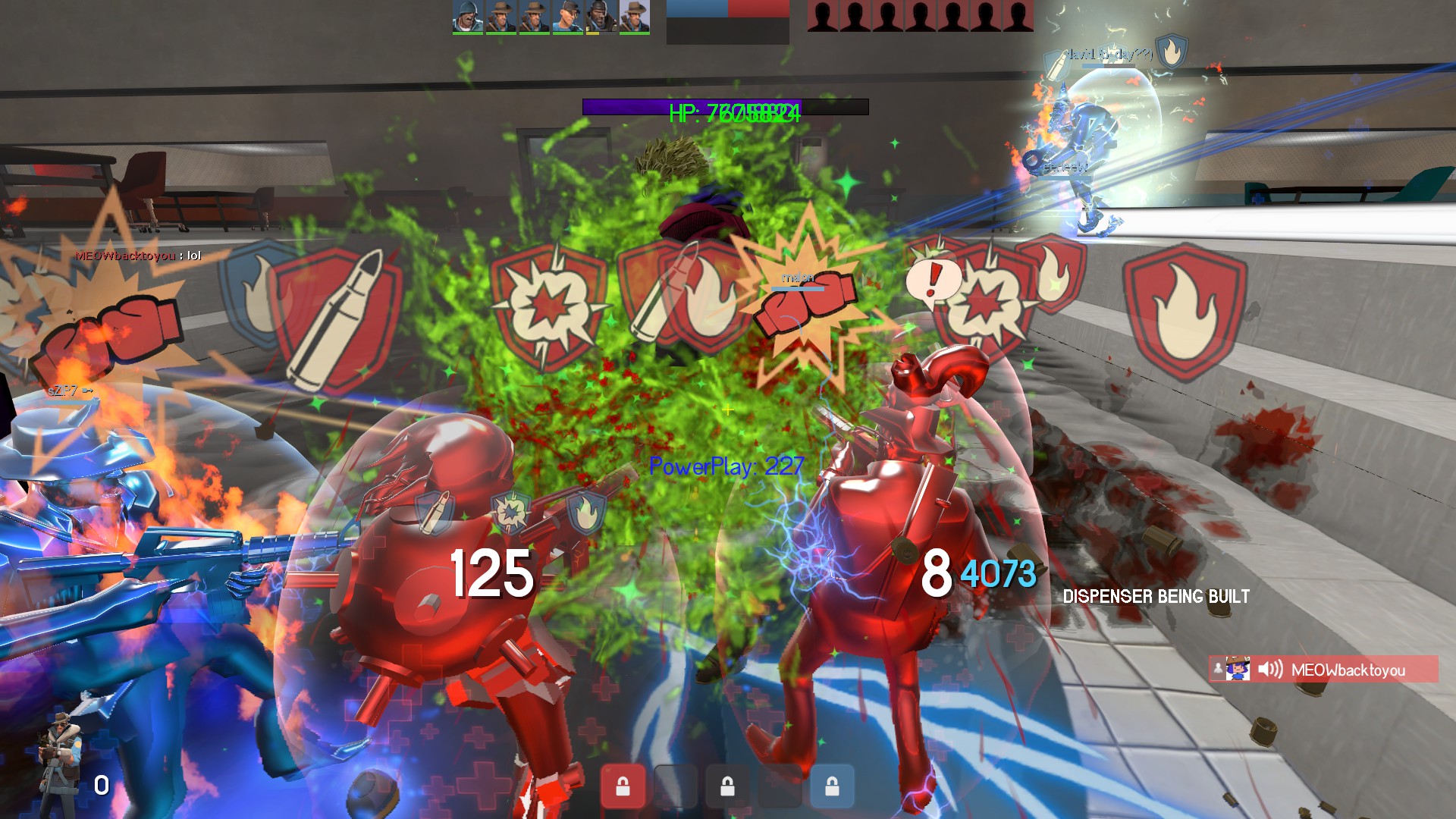Viewport: 1456px width, 819px height.
Task: Select the highlighted Sniper portrait with the light background
Action: coord(634,17)
